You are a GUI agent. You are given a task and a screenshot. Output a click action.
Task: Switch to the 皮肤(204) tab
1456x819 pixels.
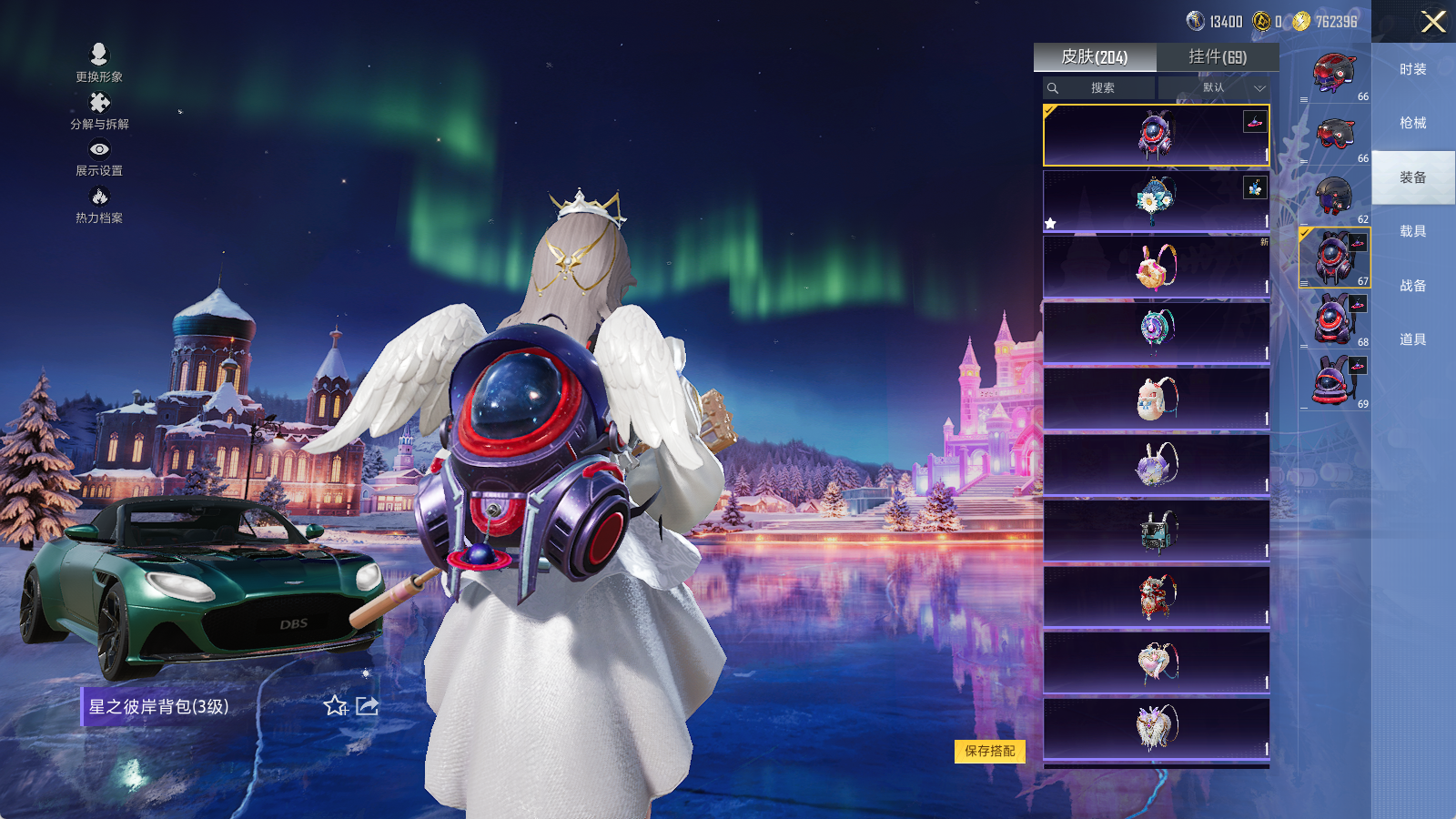1095,57
